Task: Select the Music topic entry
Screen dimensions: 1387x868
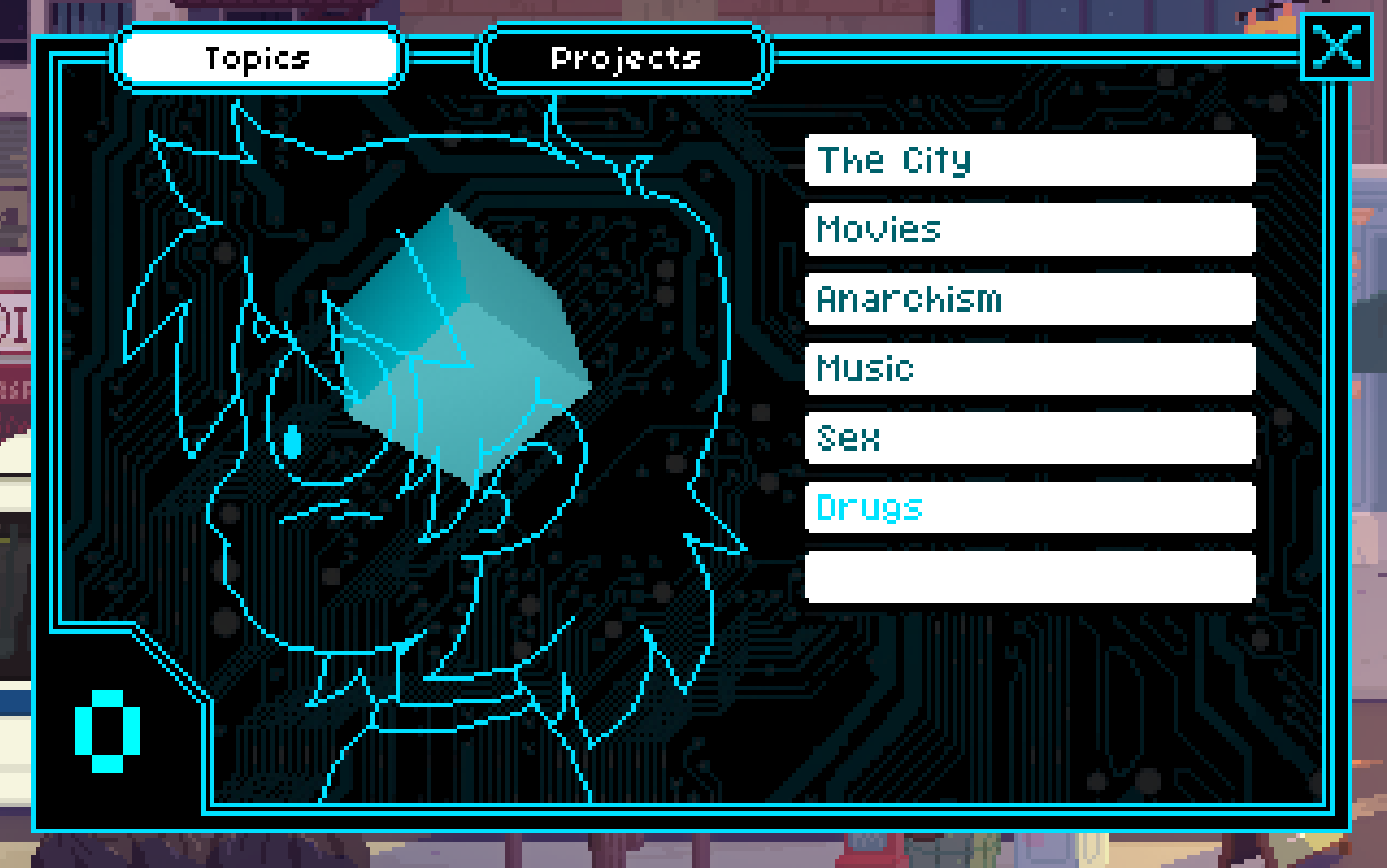Action: (1030, 369)
